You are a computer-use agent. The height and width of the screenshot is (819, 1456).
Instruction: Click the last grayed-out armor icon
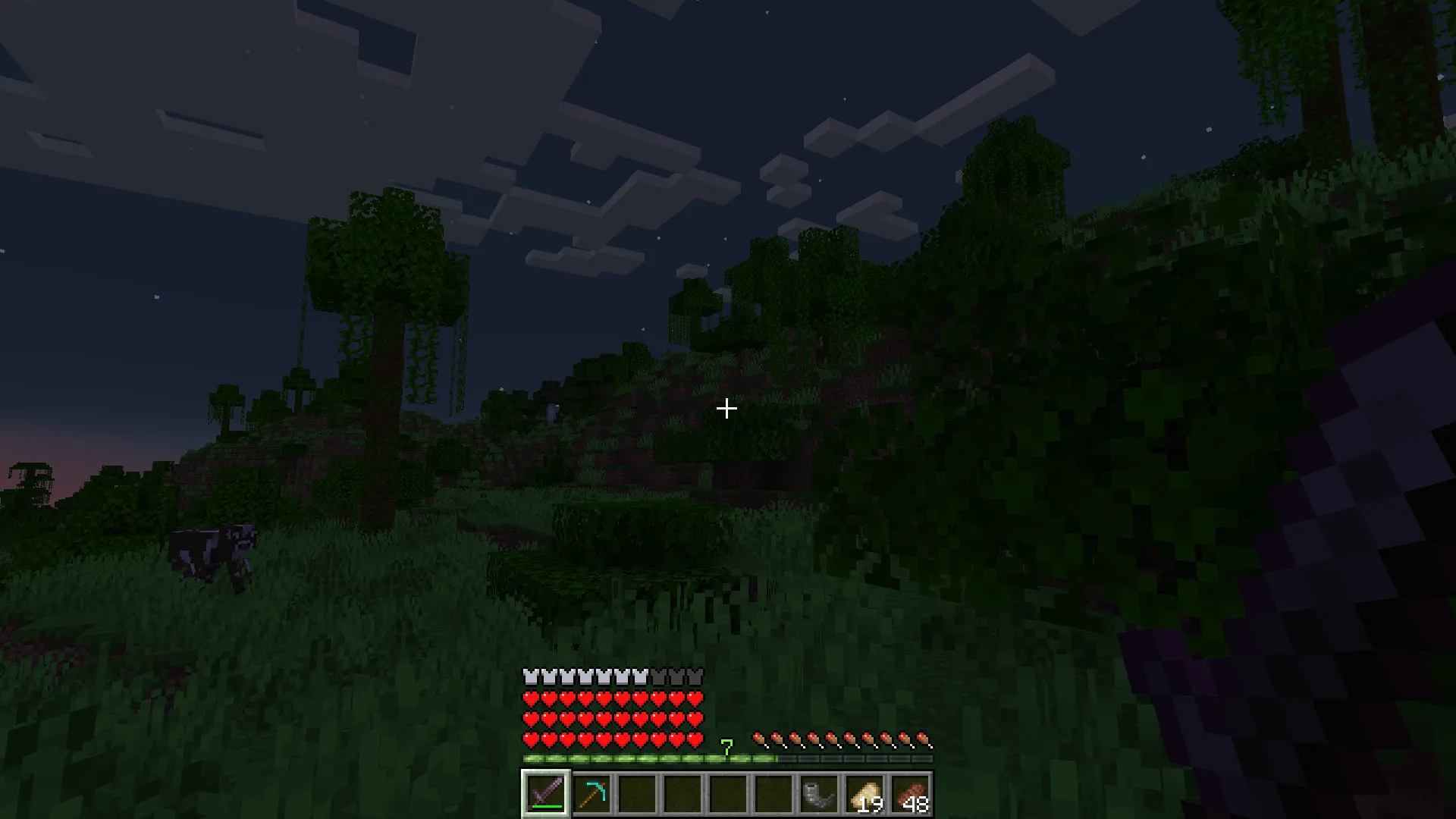tap(695, 675)
